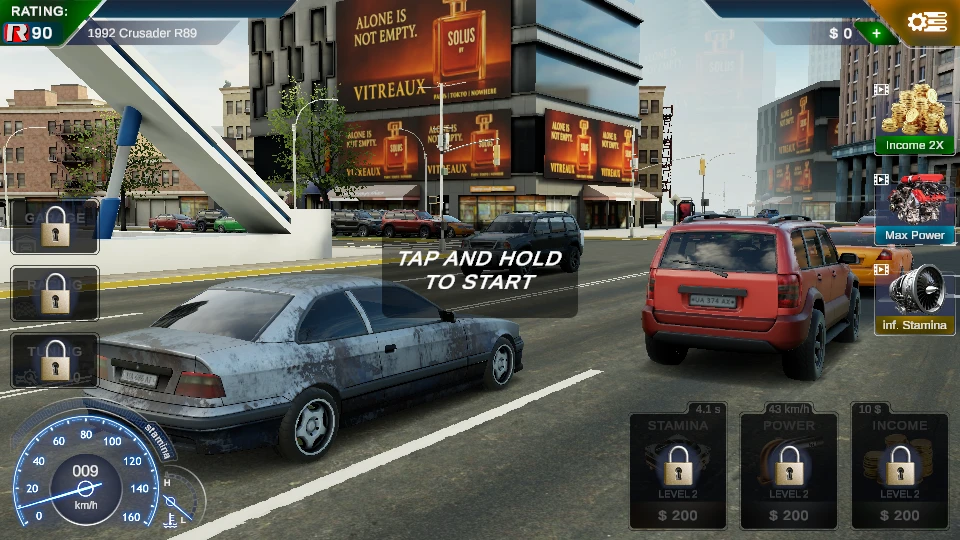Select the locked Racing button
960x540 pixels.
click(x=55, y=293)
